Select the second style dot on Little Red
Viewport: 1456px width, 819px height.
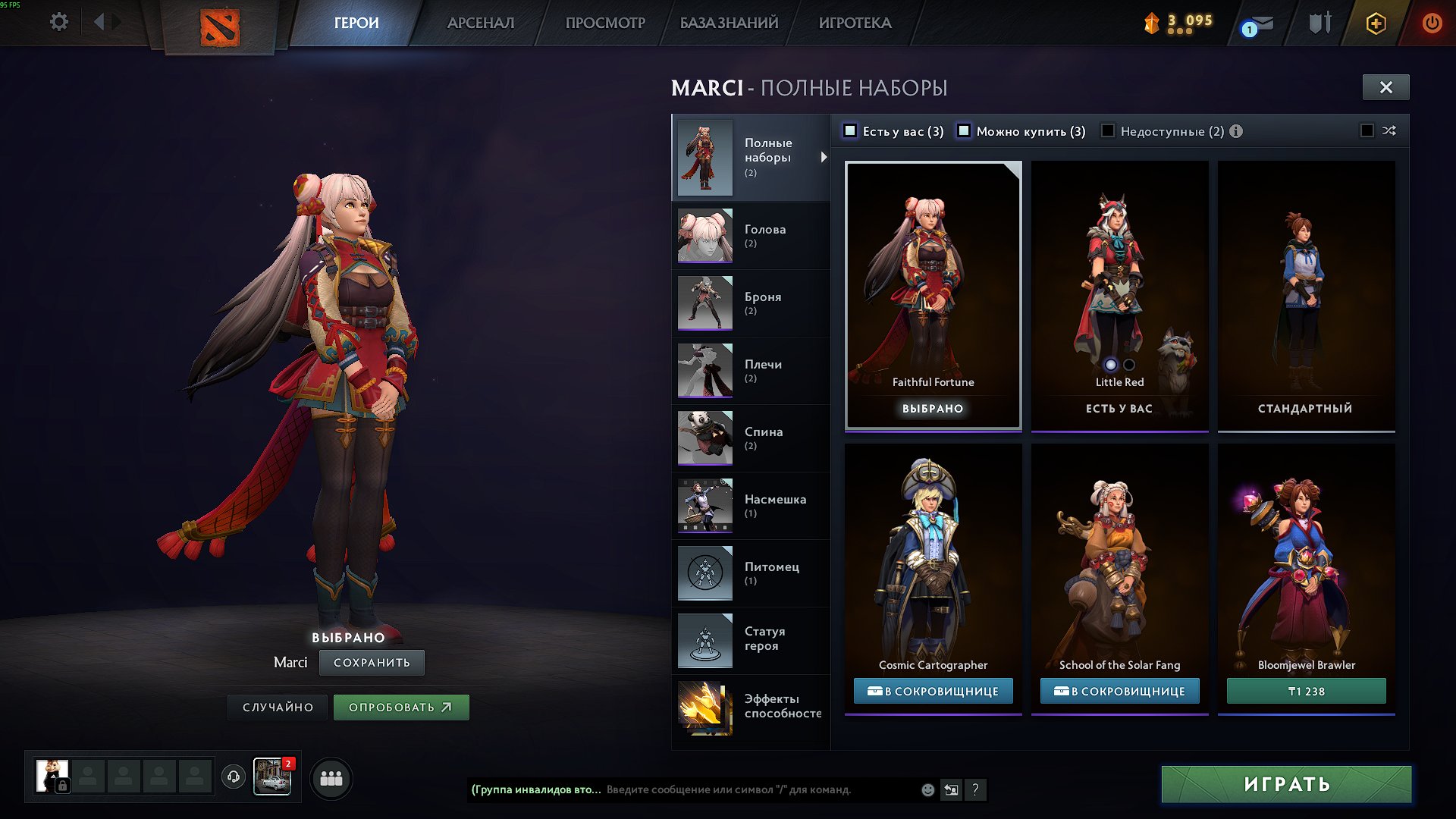1128,364
